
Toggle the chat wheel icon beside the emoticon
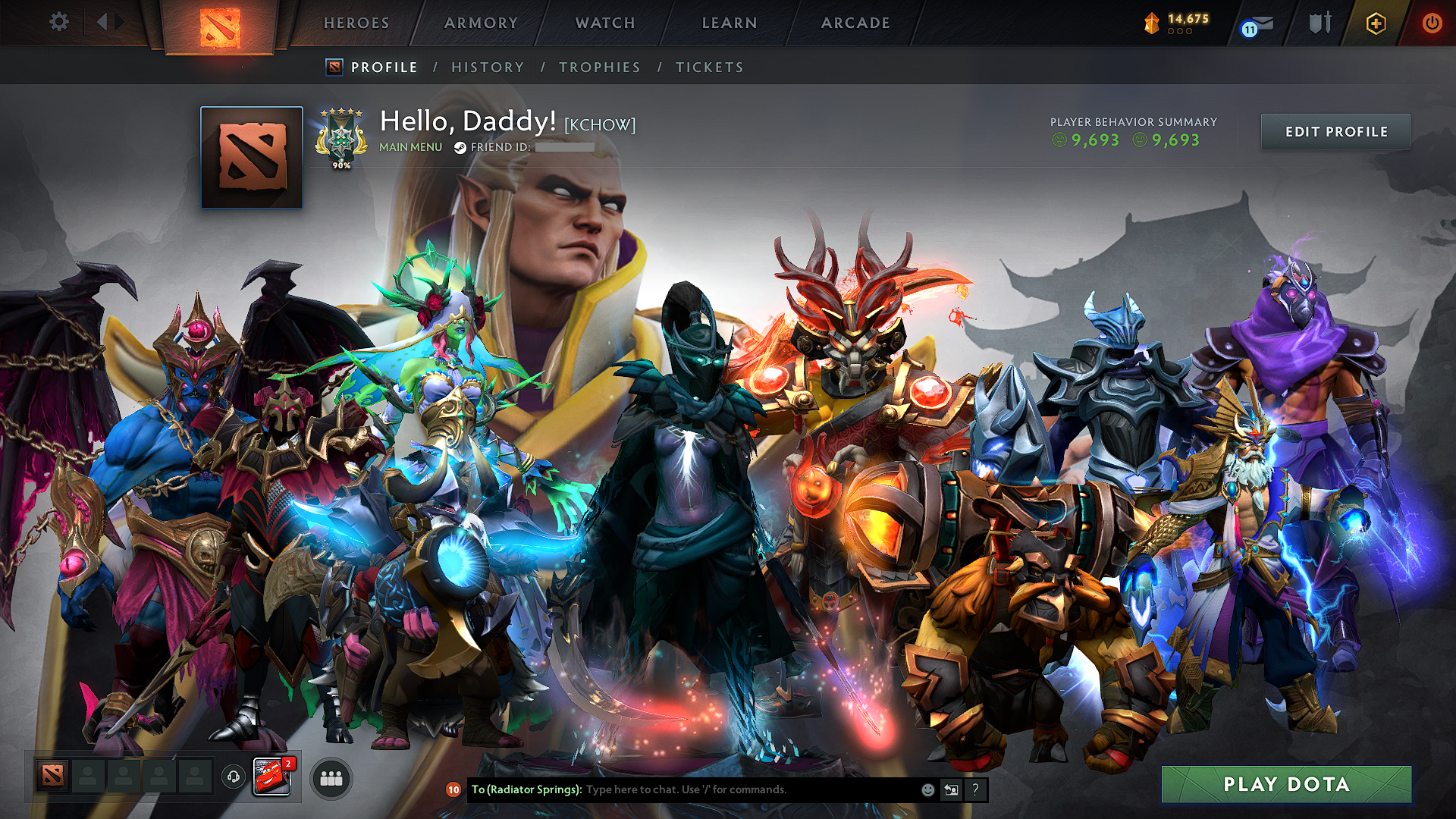point(951,789)
